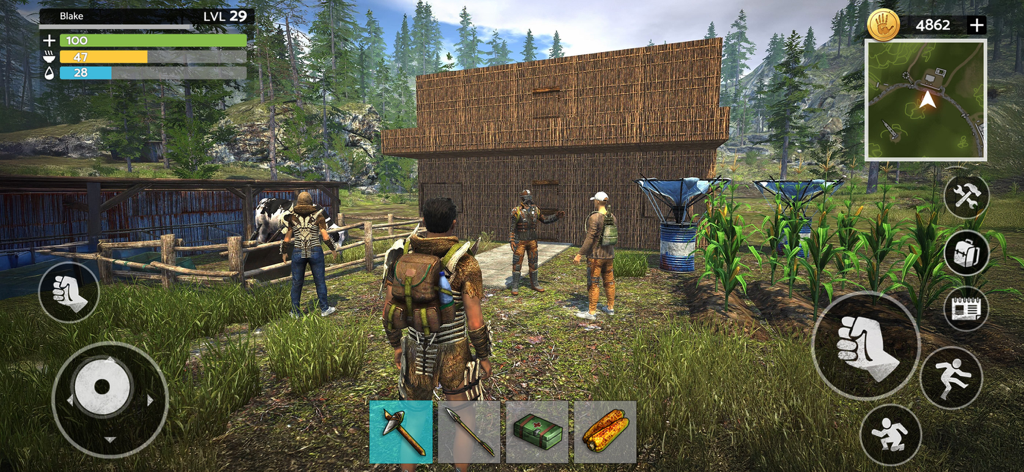Toggle sprint with the running figure button
Viewport: 1024px width, 472px height.
[x=950, y=377]
